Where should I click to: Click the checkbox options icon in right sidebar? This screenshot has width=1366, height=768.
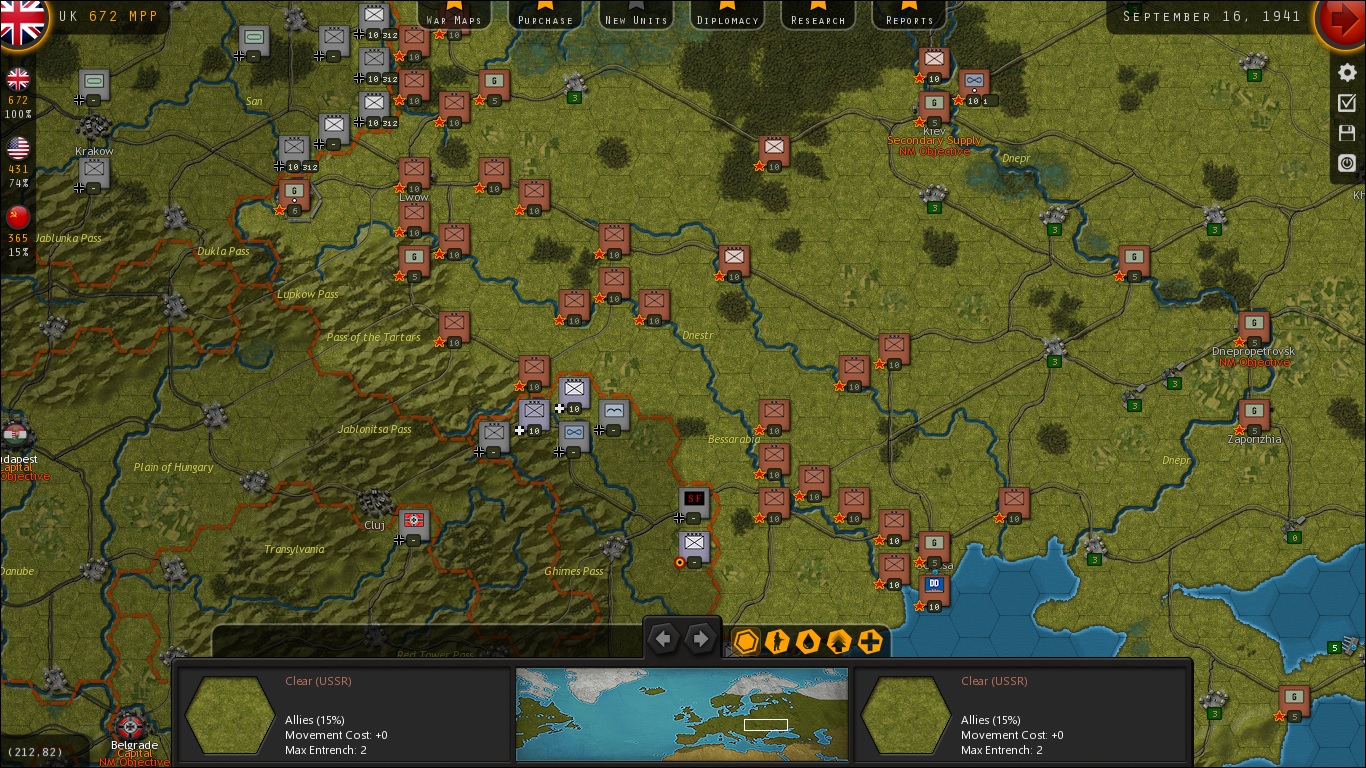[1347, 102]
